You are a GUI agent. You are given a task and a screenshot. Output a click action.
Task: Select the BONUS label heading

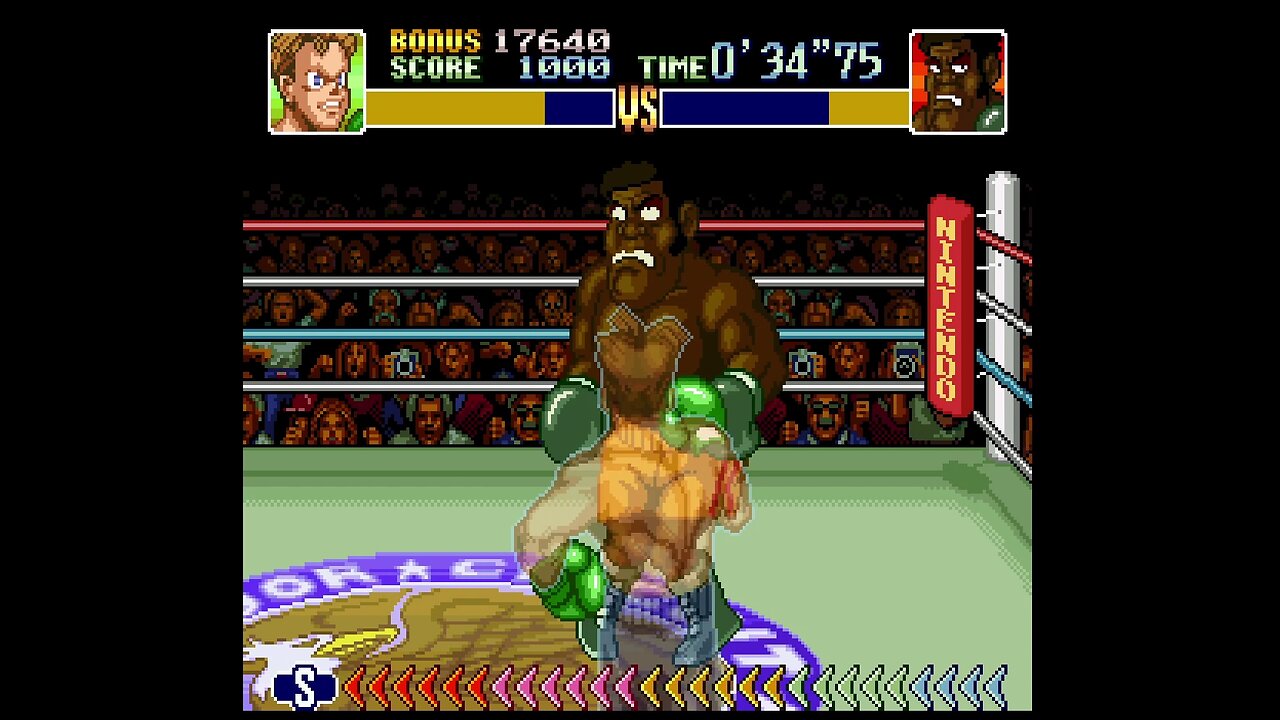(x=432, y=42)
